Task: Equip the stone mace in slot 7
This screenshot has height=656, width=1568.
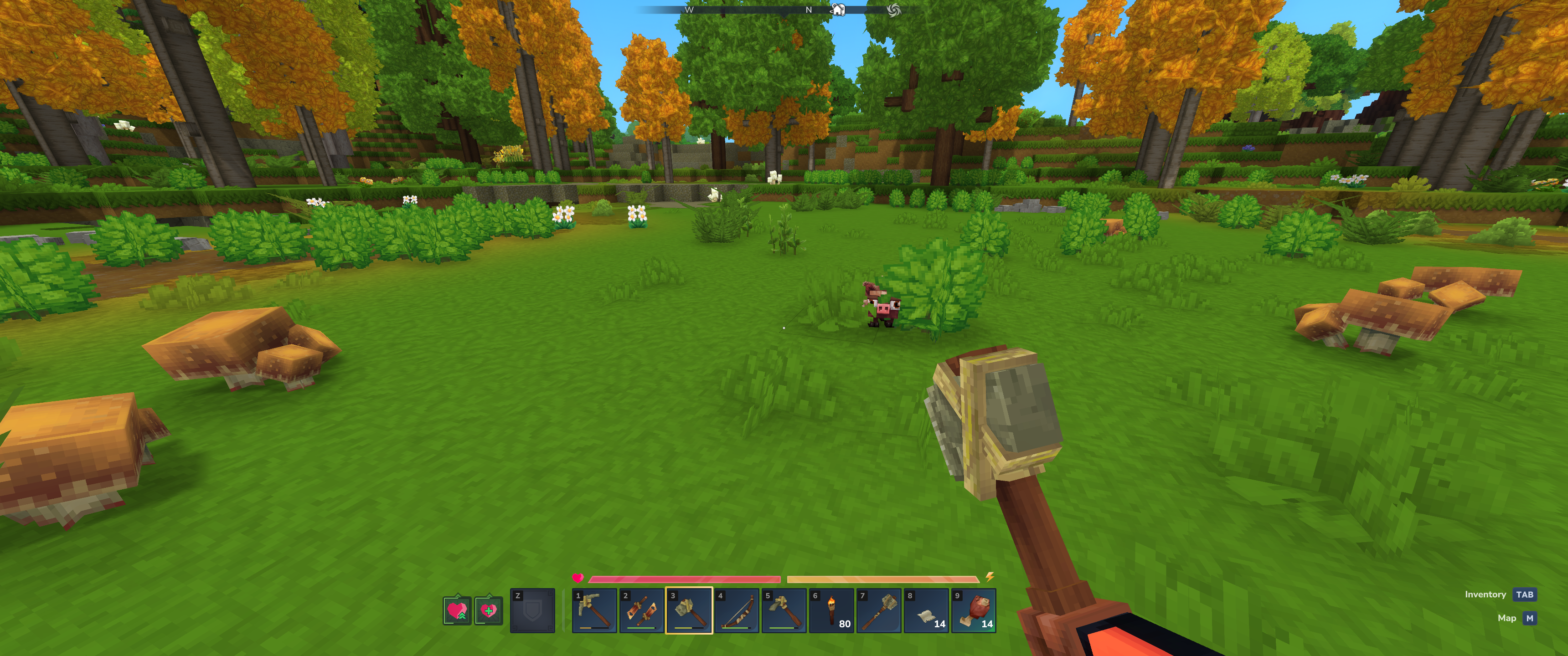Action: 879,610
